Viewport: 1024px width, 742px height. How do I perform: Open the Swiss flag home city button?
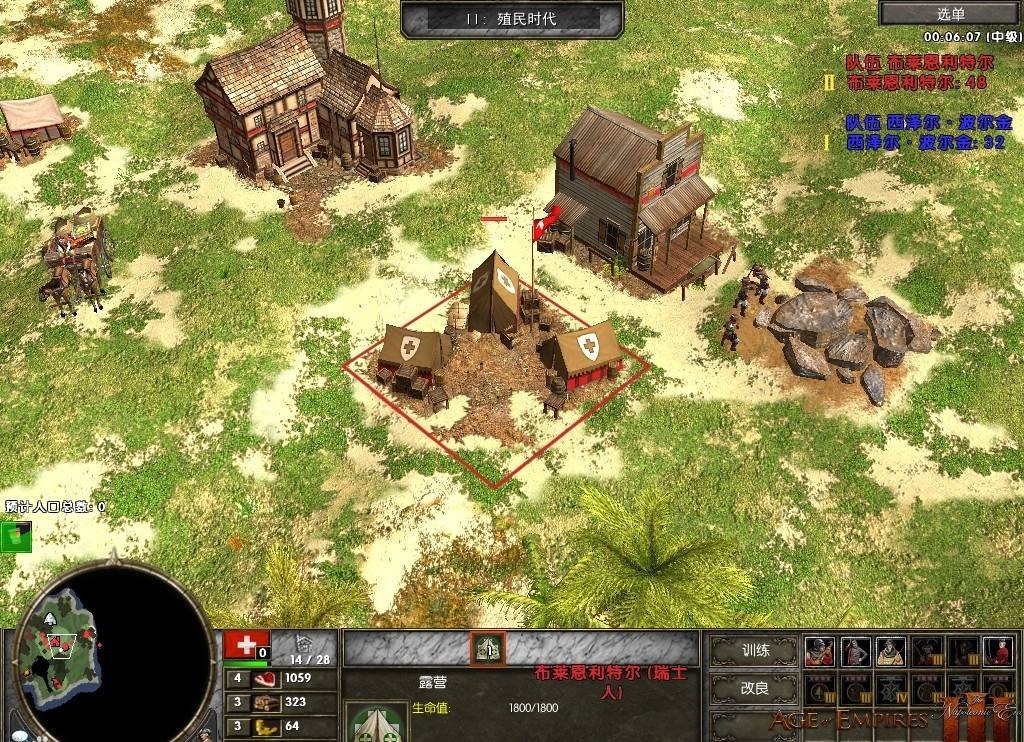click(x=240, y=645)
